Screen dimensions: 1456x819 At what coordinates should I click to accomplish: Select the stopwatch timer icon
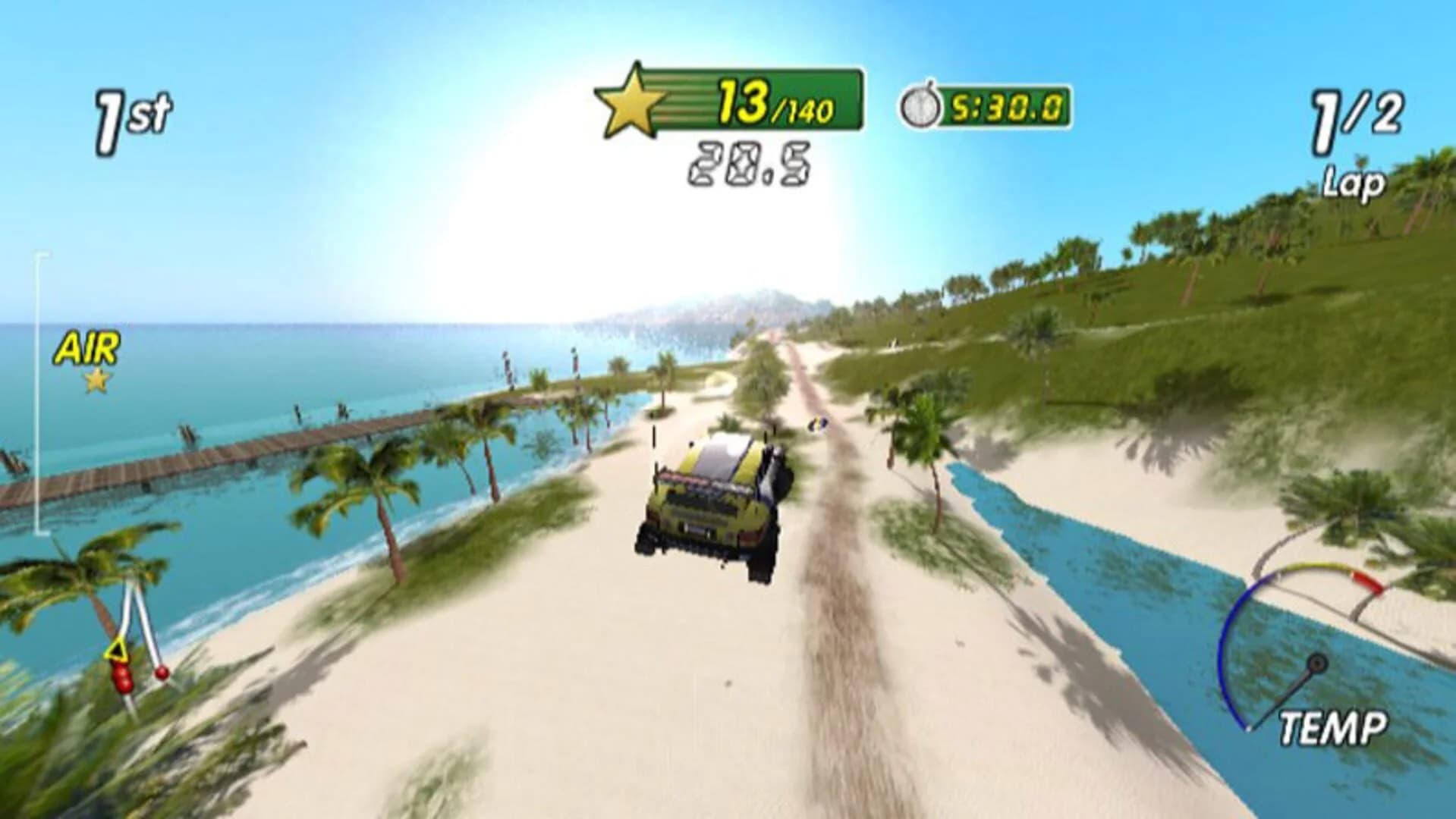coord(922,106)
